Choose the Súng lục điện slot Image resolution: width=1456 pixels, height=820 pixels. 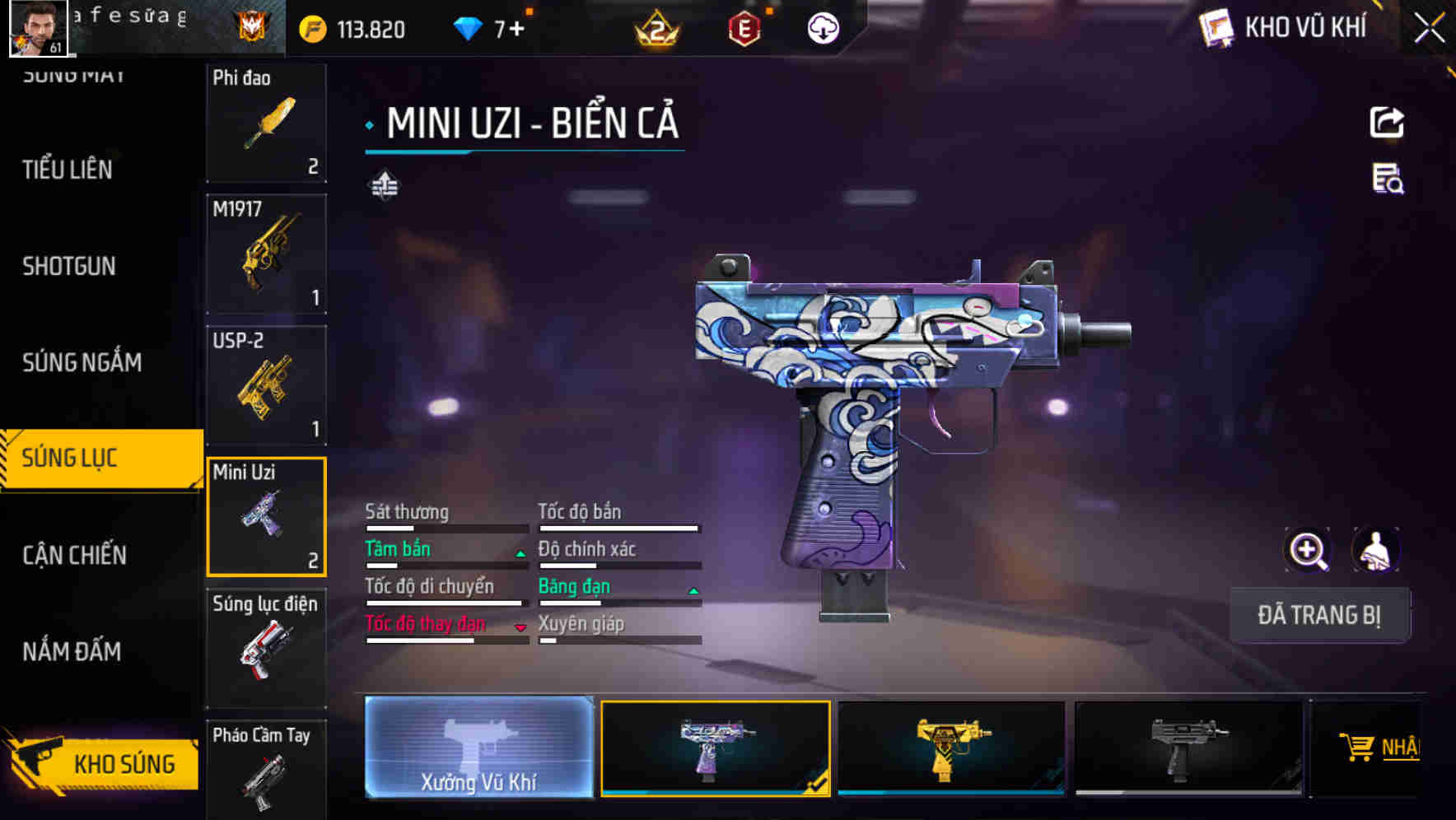pyautogui.click(x=266, y=648)
